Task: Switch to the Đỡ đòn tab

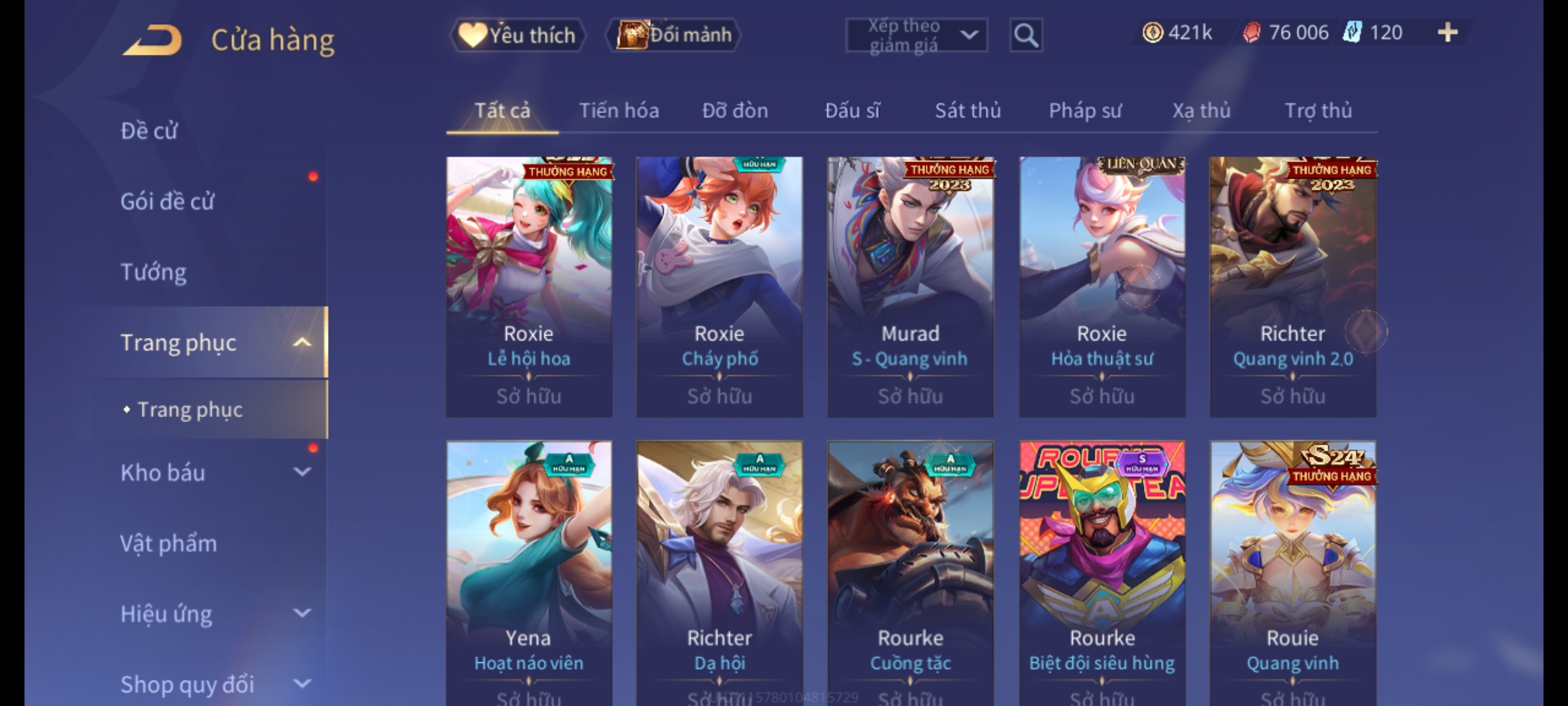Action: click(x=735, y=110)
